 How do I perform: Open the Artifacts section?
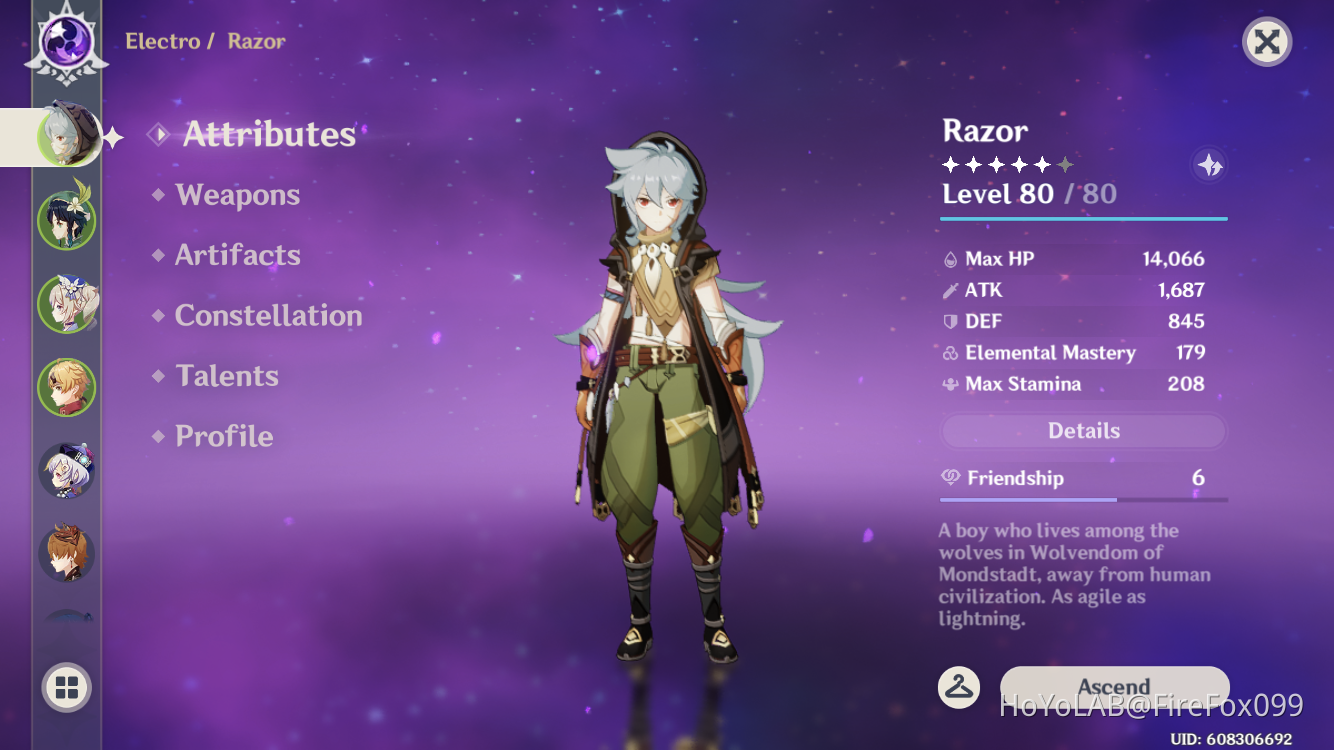pos(237,255)
